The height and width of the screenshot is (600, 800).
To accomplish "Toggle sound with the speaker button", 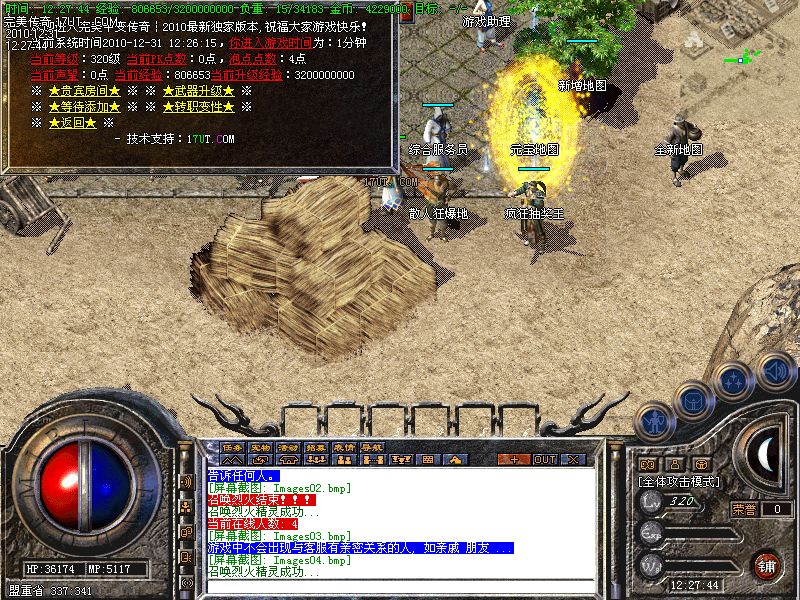I will [x=774, y=369].
